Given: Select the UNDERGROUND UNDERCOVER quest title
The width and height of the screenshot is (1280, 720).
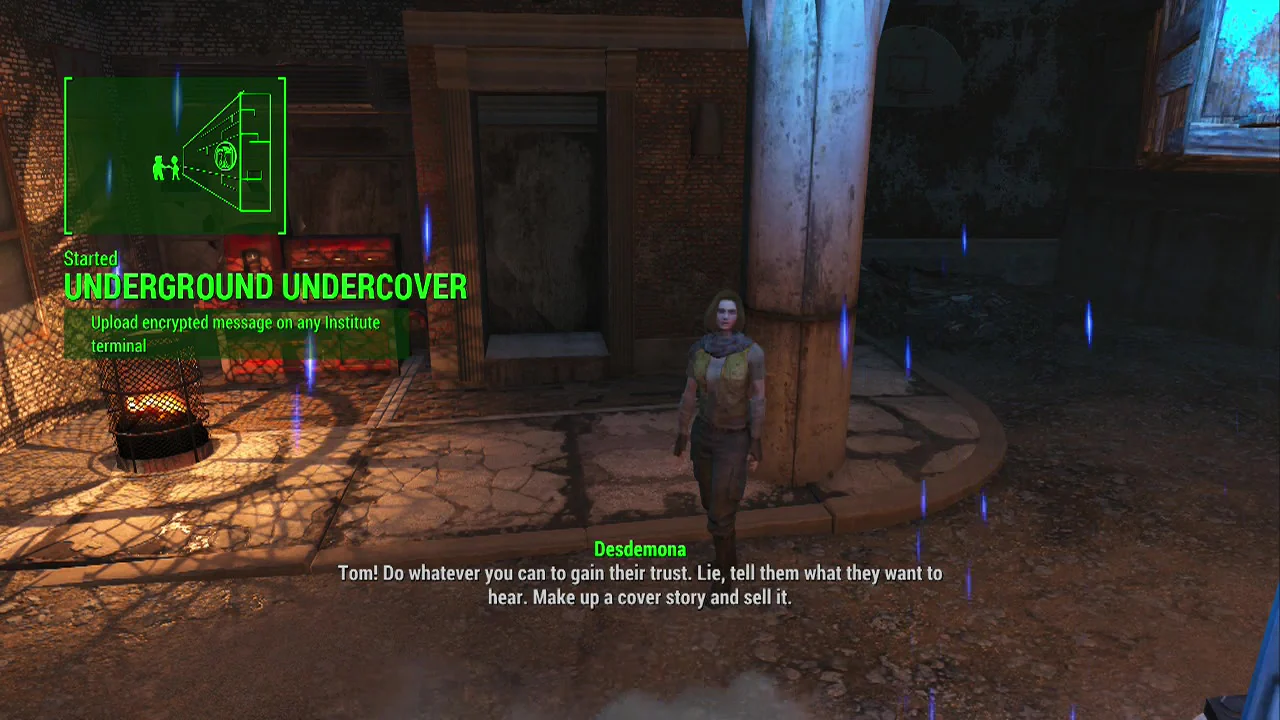Looking at the screenshot, I should point(265,288).
